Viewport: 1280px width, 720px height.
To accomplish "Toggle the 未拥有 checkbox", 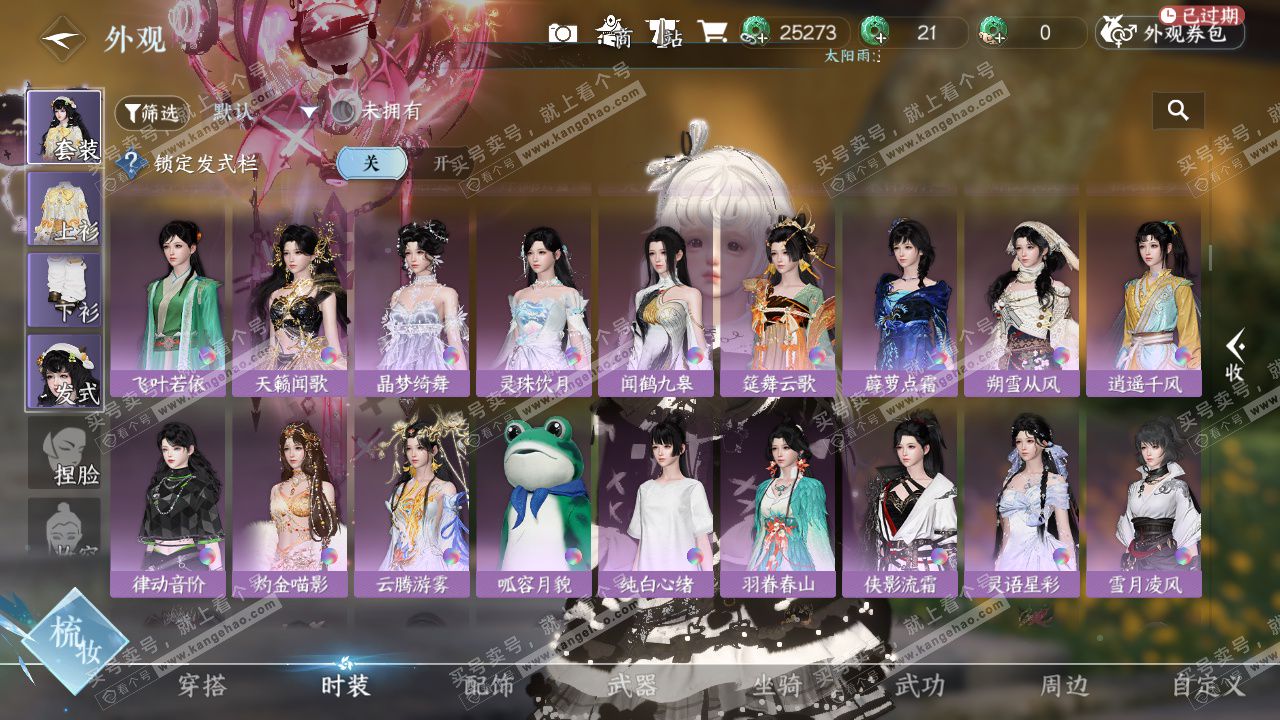I will click(344, 111).
